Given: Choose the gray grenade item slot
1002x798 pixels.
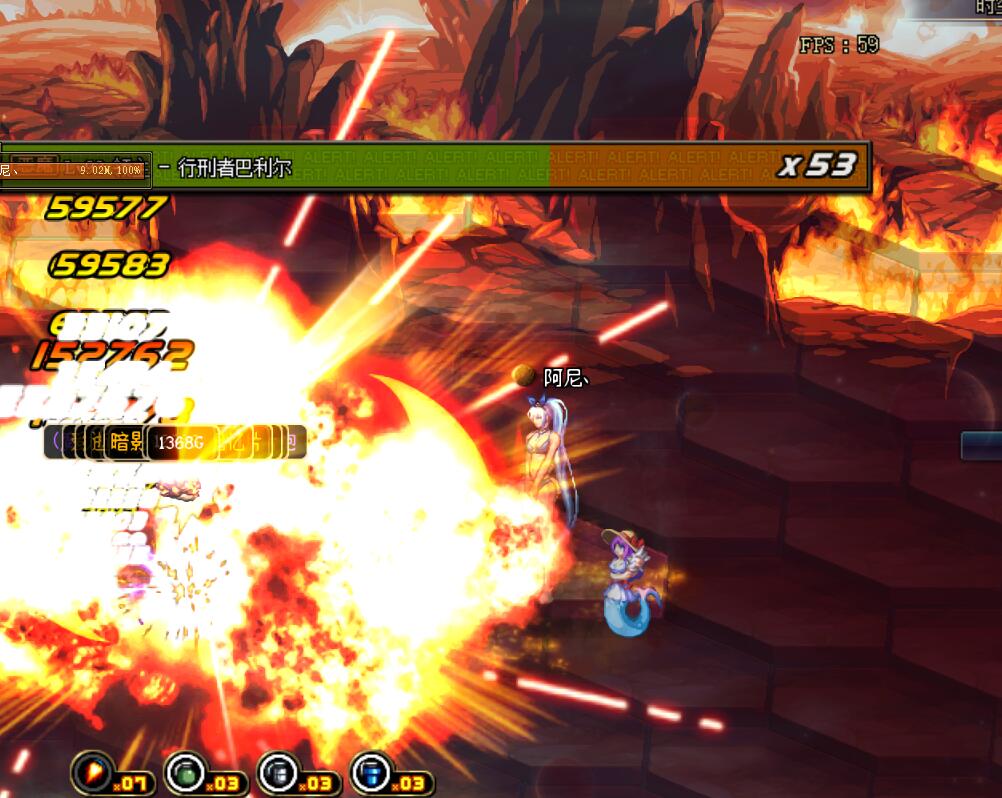Looking at the screenshot, I should [277, 772].
